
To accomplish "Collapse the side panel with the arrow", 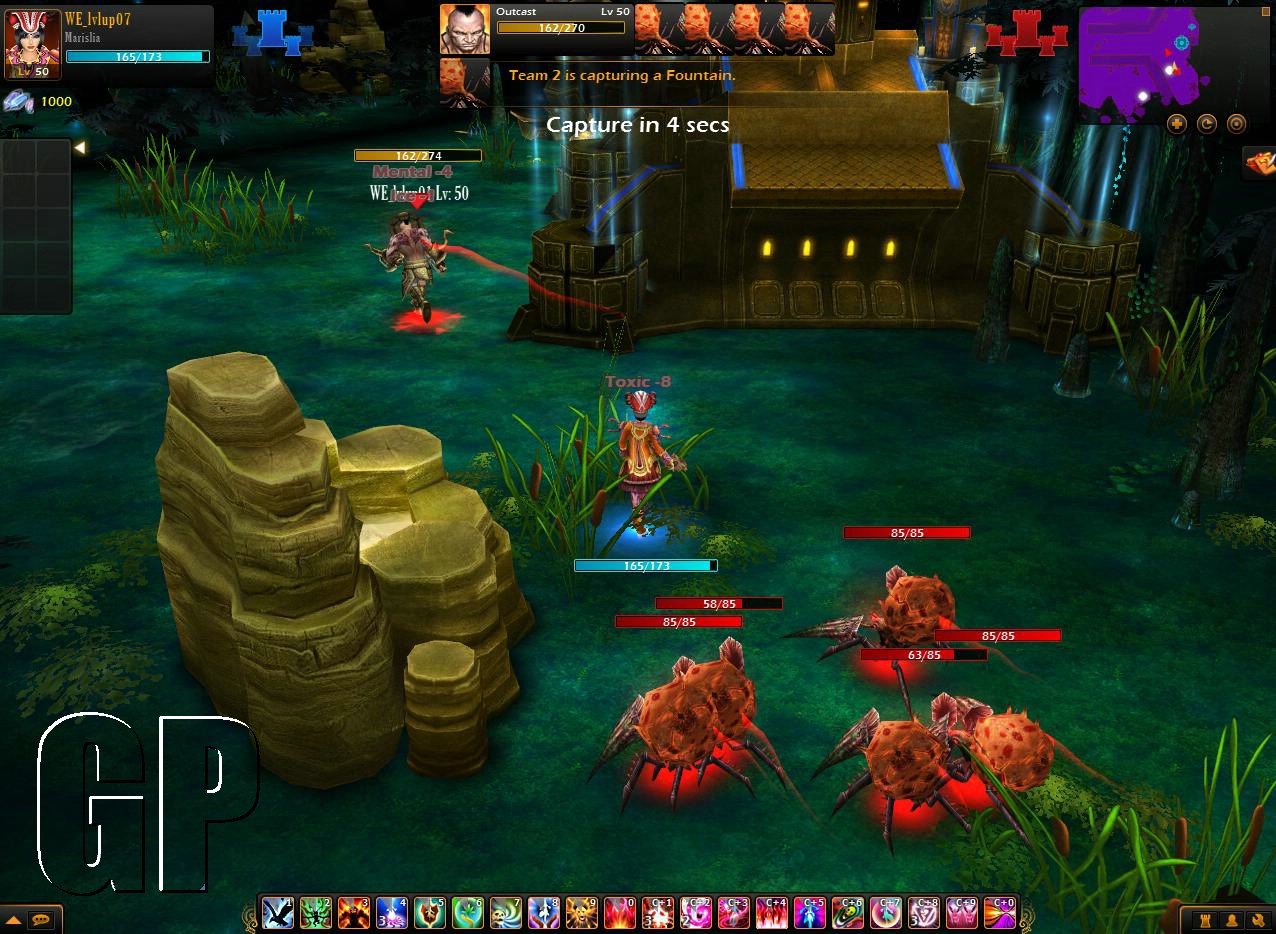I will point(79,148).
